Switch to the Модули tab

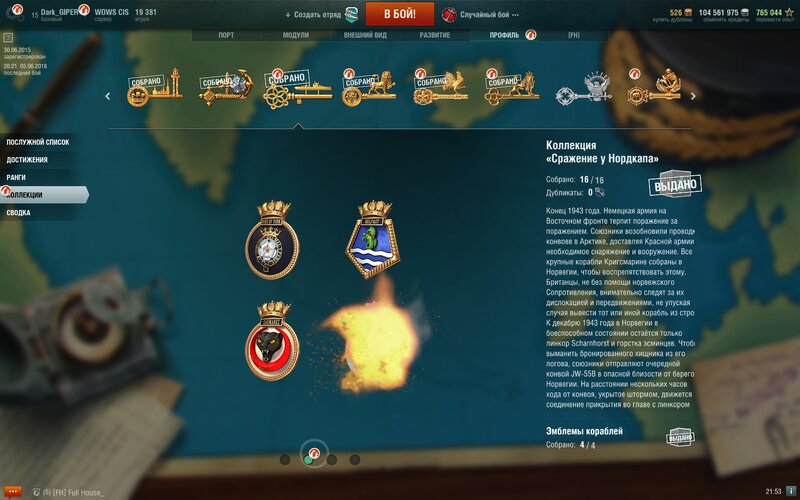296,35
